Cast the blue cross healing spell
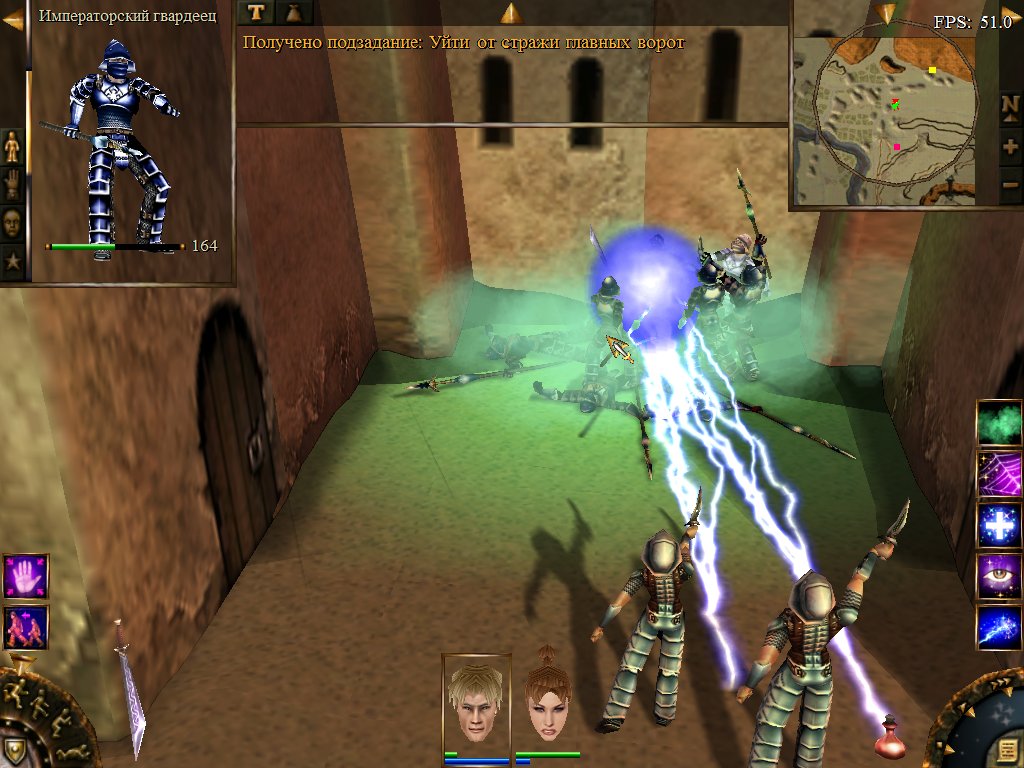 (998, 526)
